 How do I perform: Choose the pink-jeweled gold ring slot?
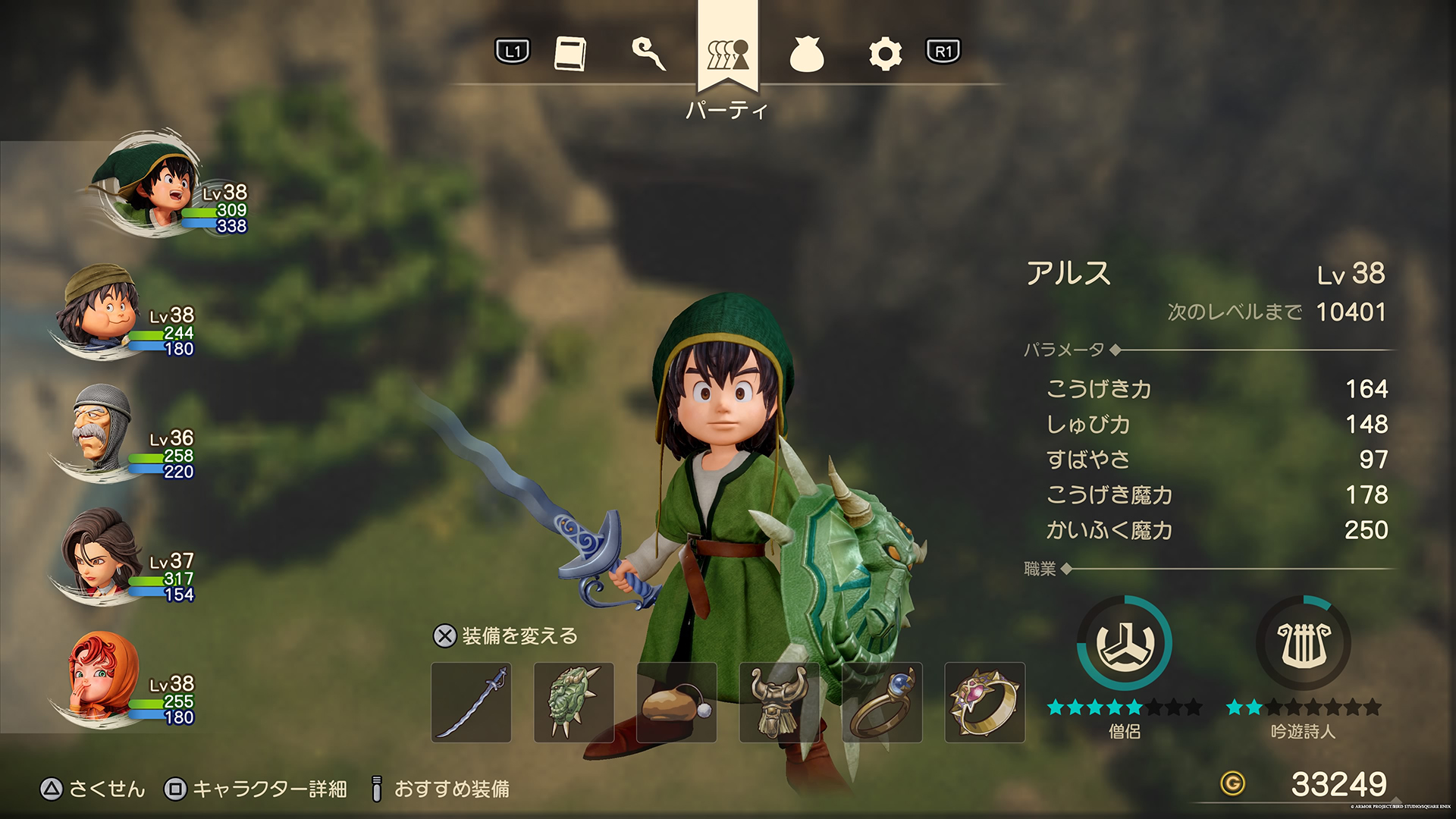tap(984, 702)
